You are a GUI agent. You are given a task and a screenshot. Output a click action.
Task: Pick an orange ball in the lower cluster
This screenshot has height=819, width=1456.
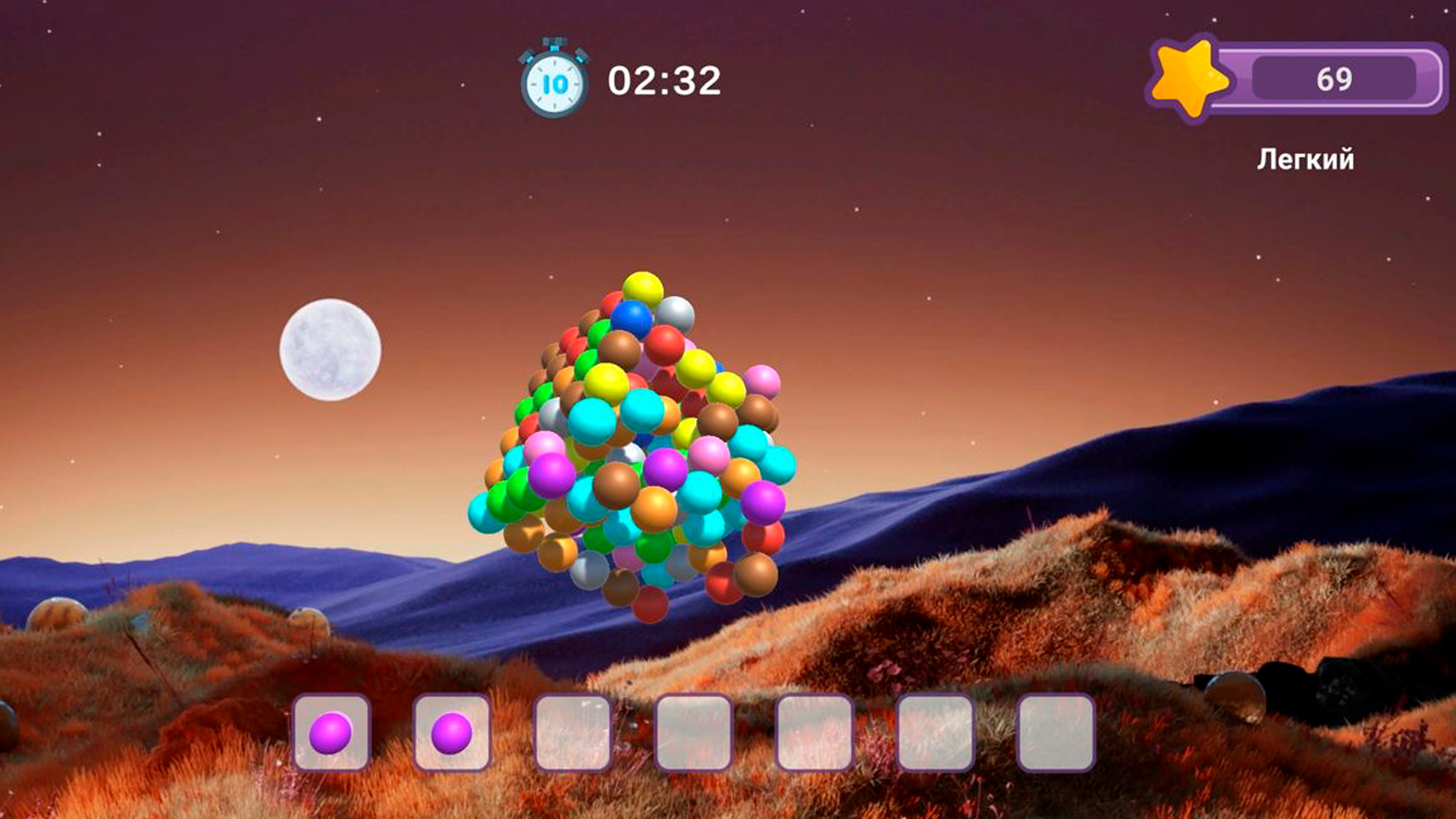point(655,504)
